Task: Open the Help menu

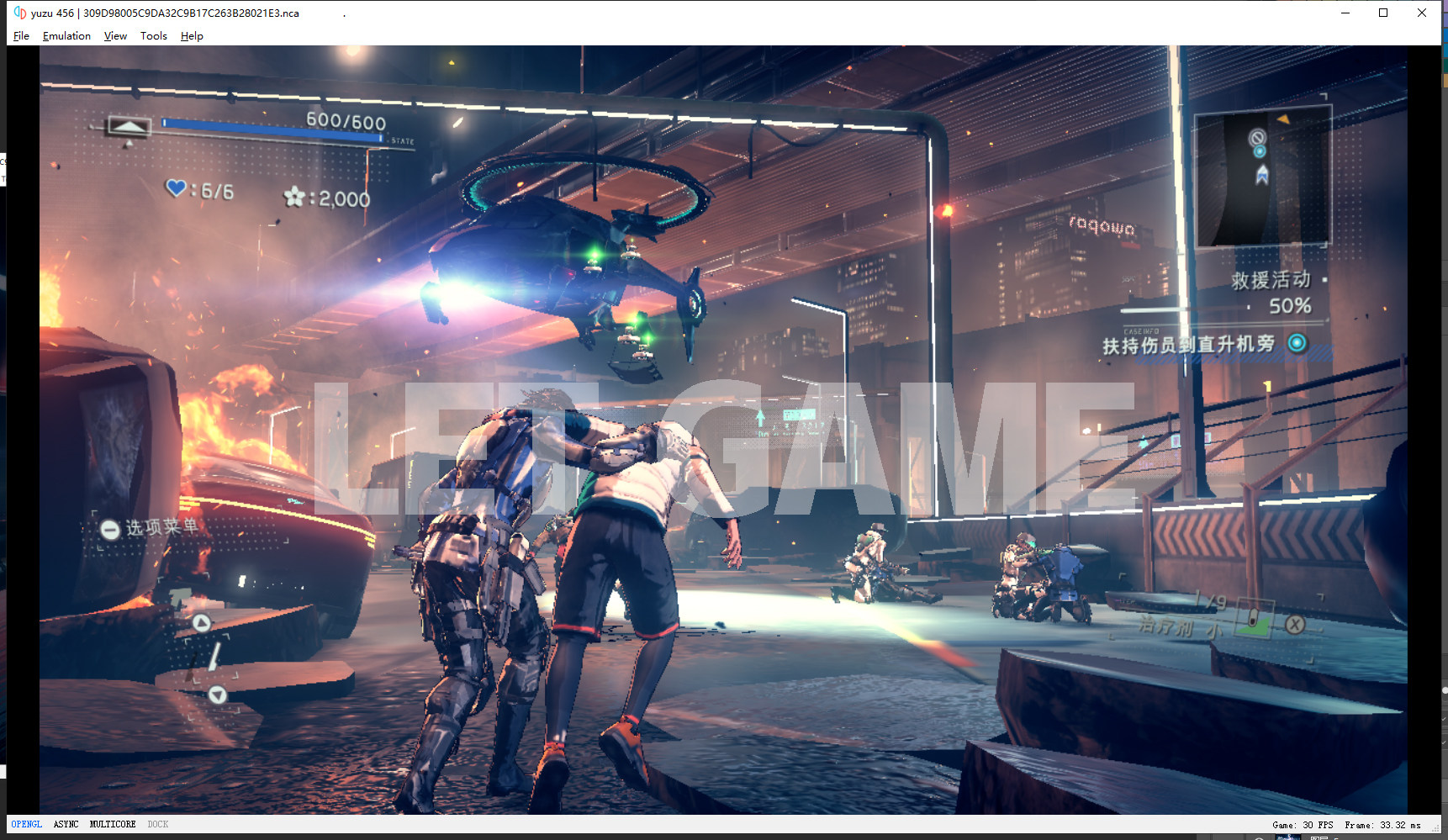Action: 192,36
